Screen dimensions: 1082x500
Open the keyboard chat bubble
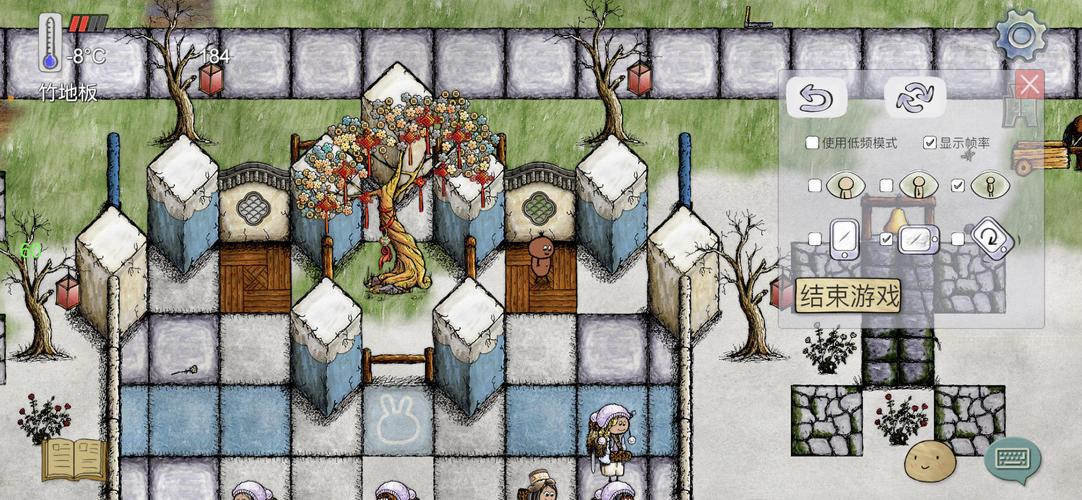(x=1012, y=459)
